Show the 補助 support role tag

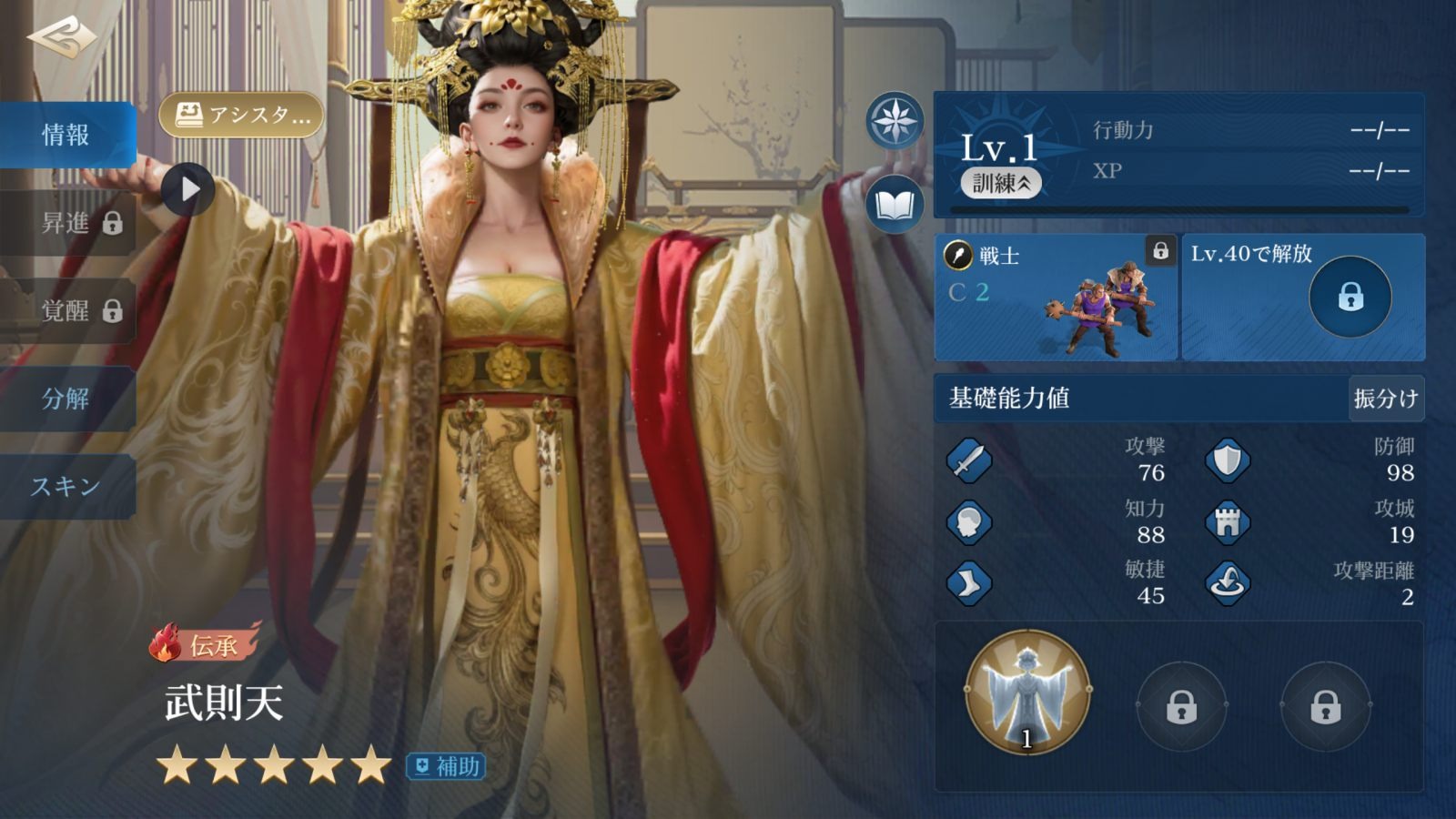446,767
